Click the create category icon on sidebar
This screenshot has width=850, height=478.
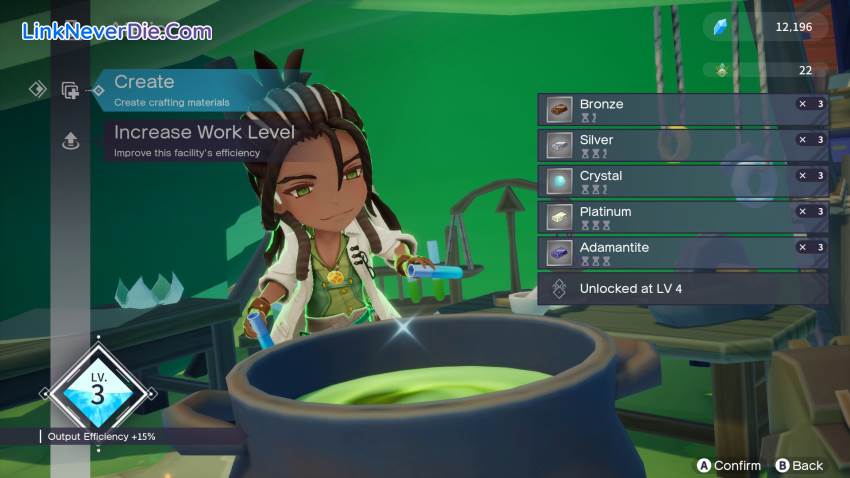tap(70, 90)
